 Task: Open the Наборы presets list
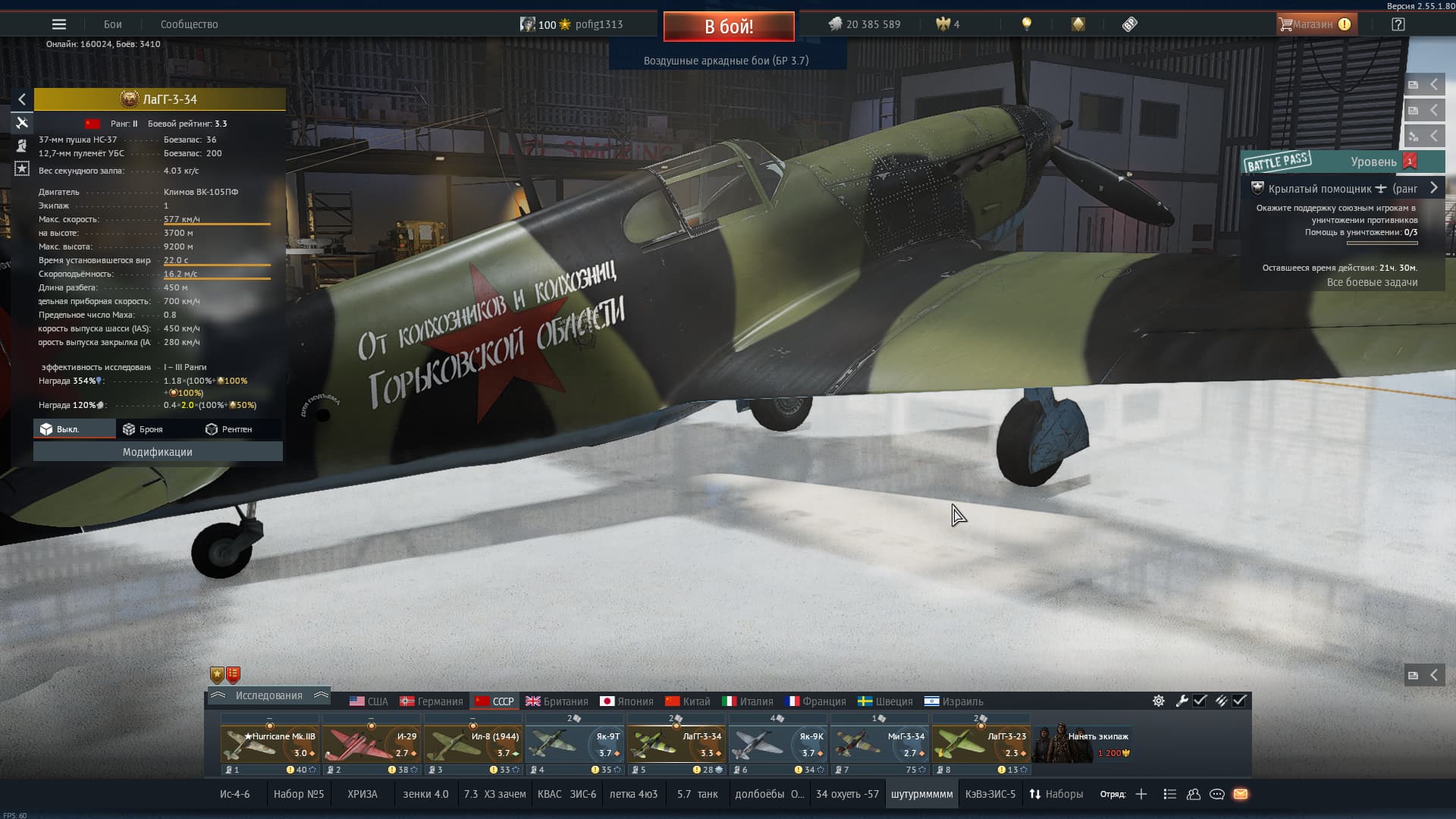[x=1056, y=794]
